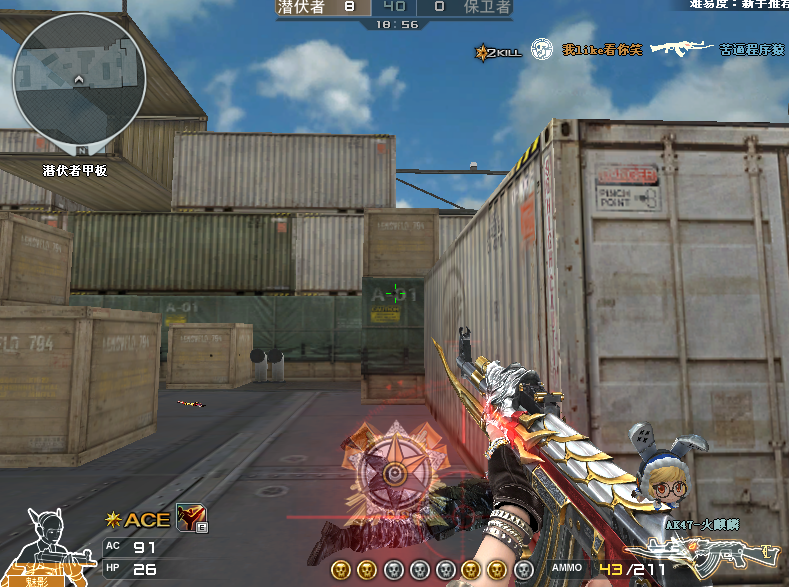Select the 2KILL kill feed entry
The width and height of the screenshot is (789, 587).
point(499,50)
